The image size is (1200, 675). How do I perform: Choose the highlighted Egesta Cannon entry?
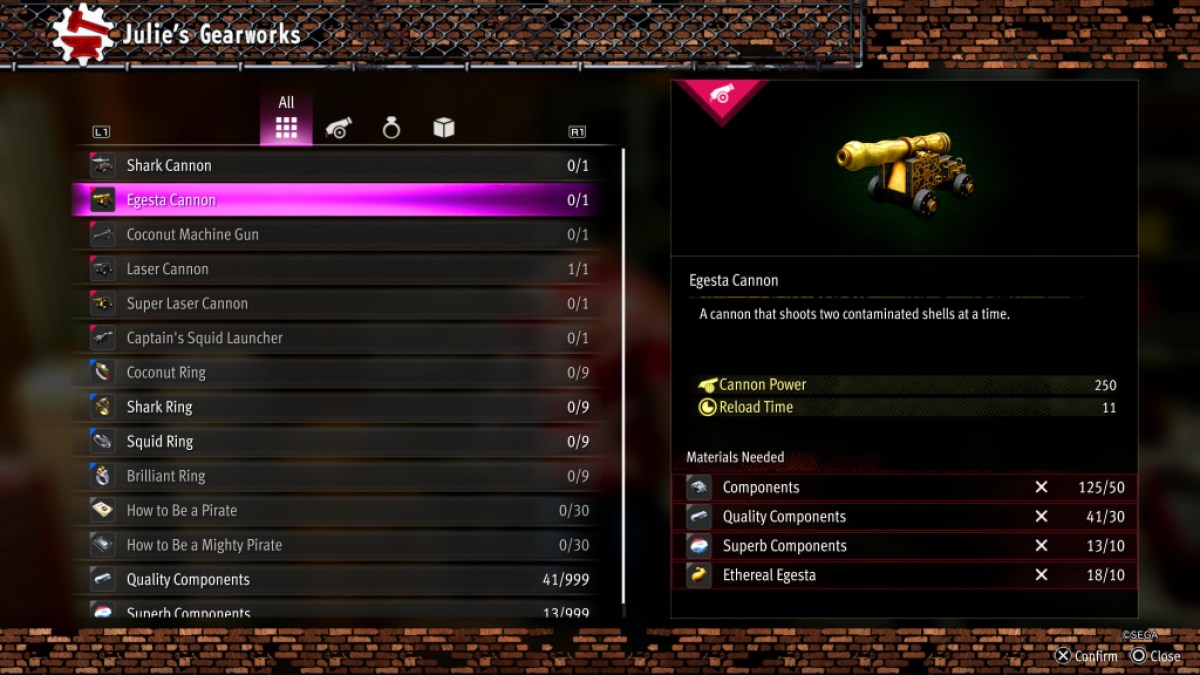[340, 200]
